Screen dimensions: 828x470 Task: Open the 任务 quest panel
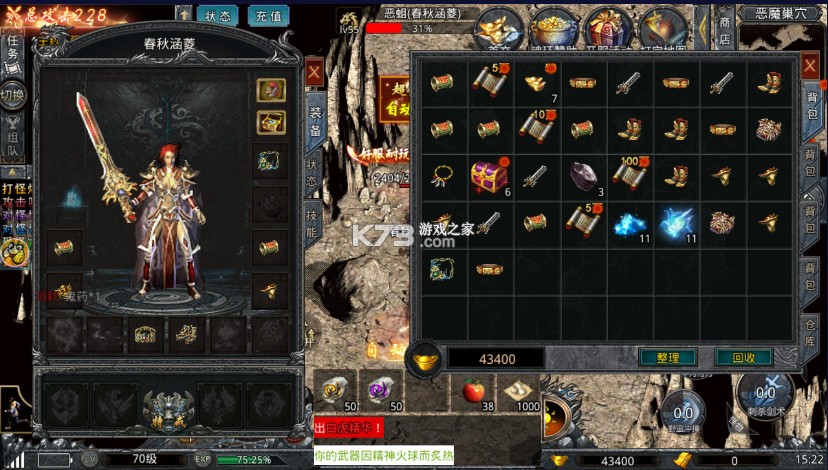[x=12, y=47]
